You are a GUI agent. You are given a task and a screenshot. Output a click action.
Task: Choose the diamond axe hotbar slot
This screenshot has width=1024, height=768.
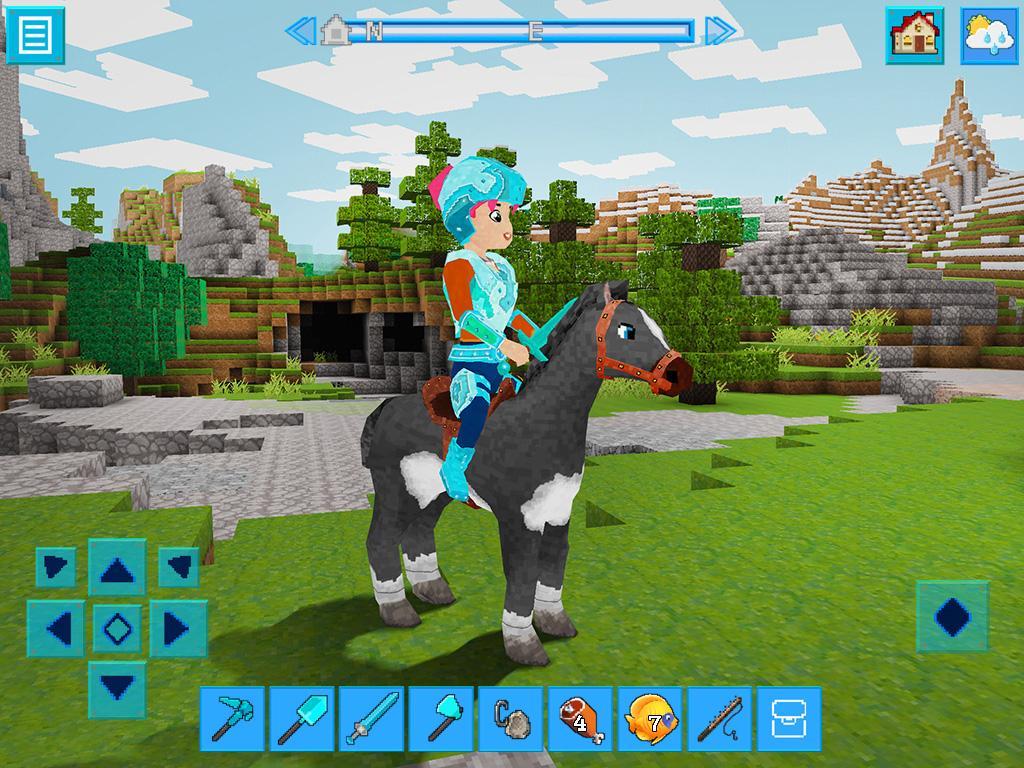click(x=441, y=718)
